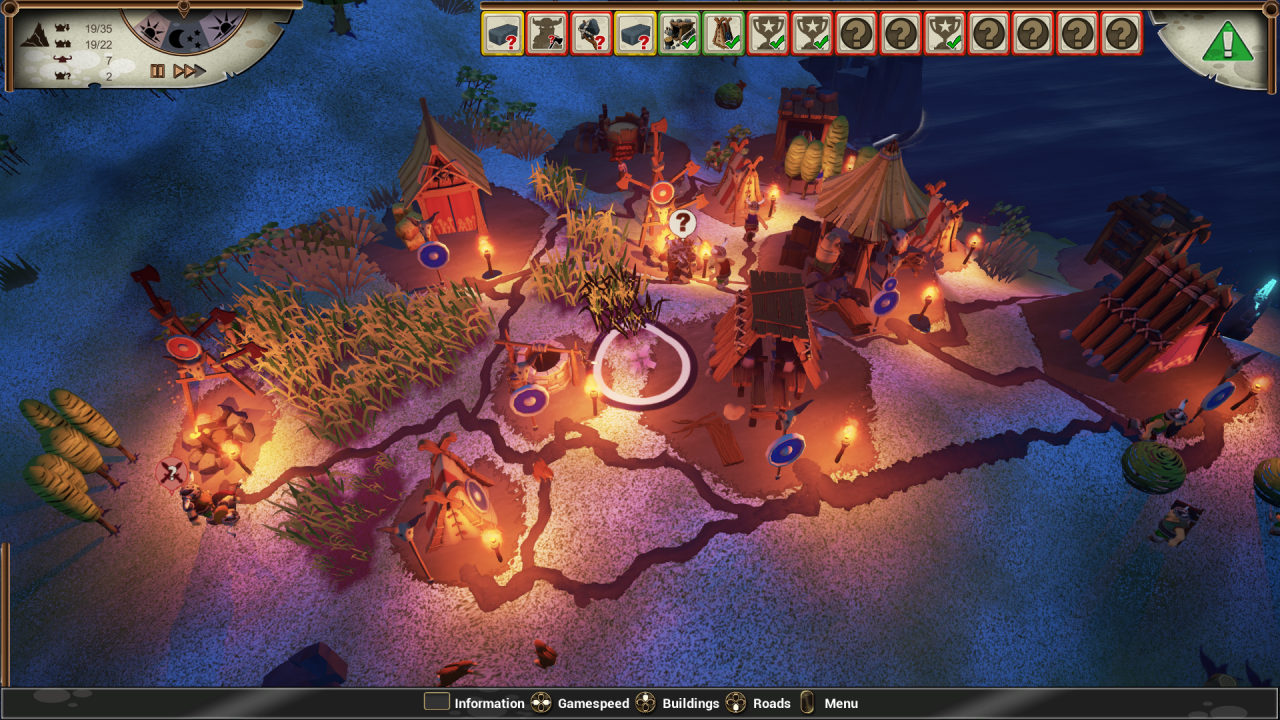Pause the game with the pause button
Screen dimensions: 1280x720
(157, 71)
